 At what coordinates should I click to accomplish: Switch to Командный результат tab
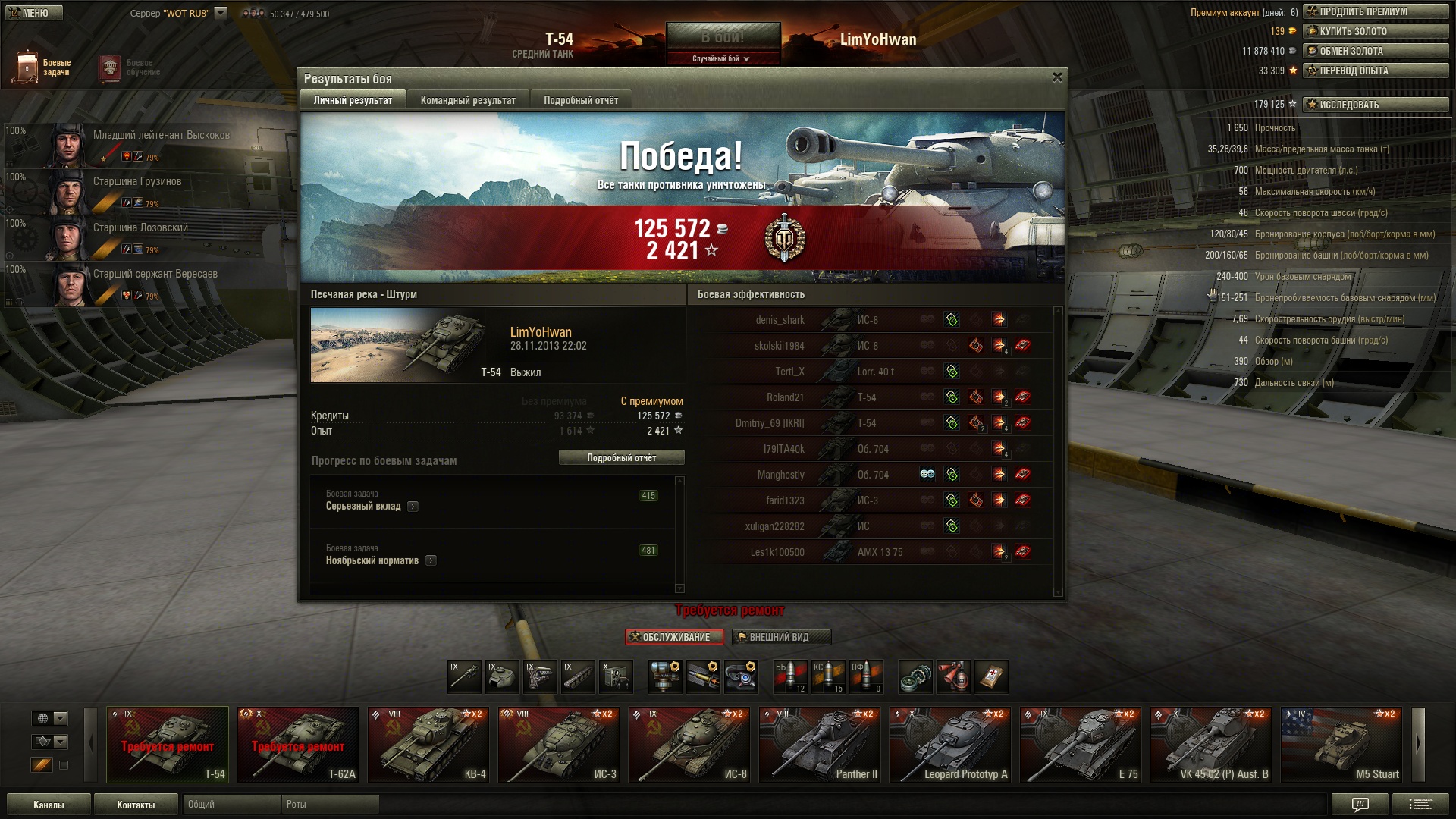point(468,100)
